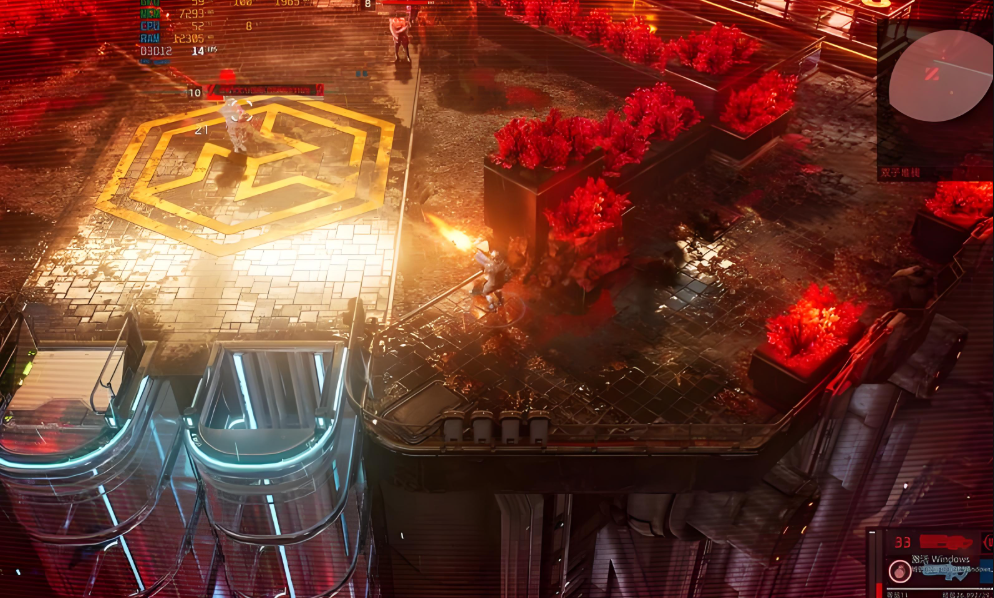Click the circular minimap
This screenshot has height=598, width=994.
(x=940, y=76)
